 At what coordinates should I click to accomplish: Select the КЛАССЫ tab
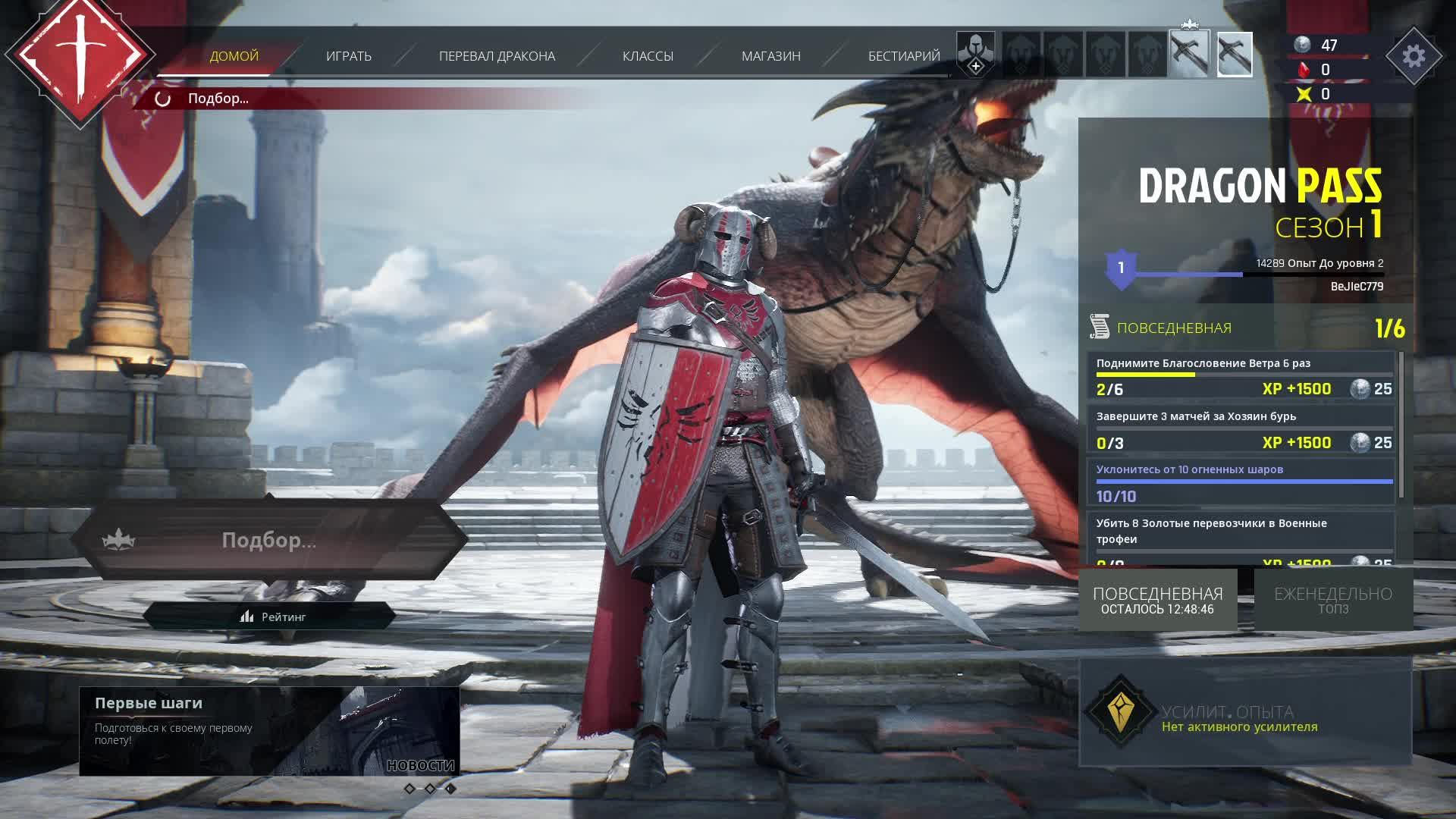648,56
